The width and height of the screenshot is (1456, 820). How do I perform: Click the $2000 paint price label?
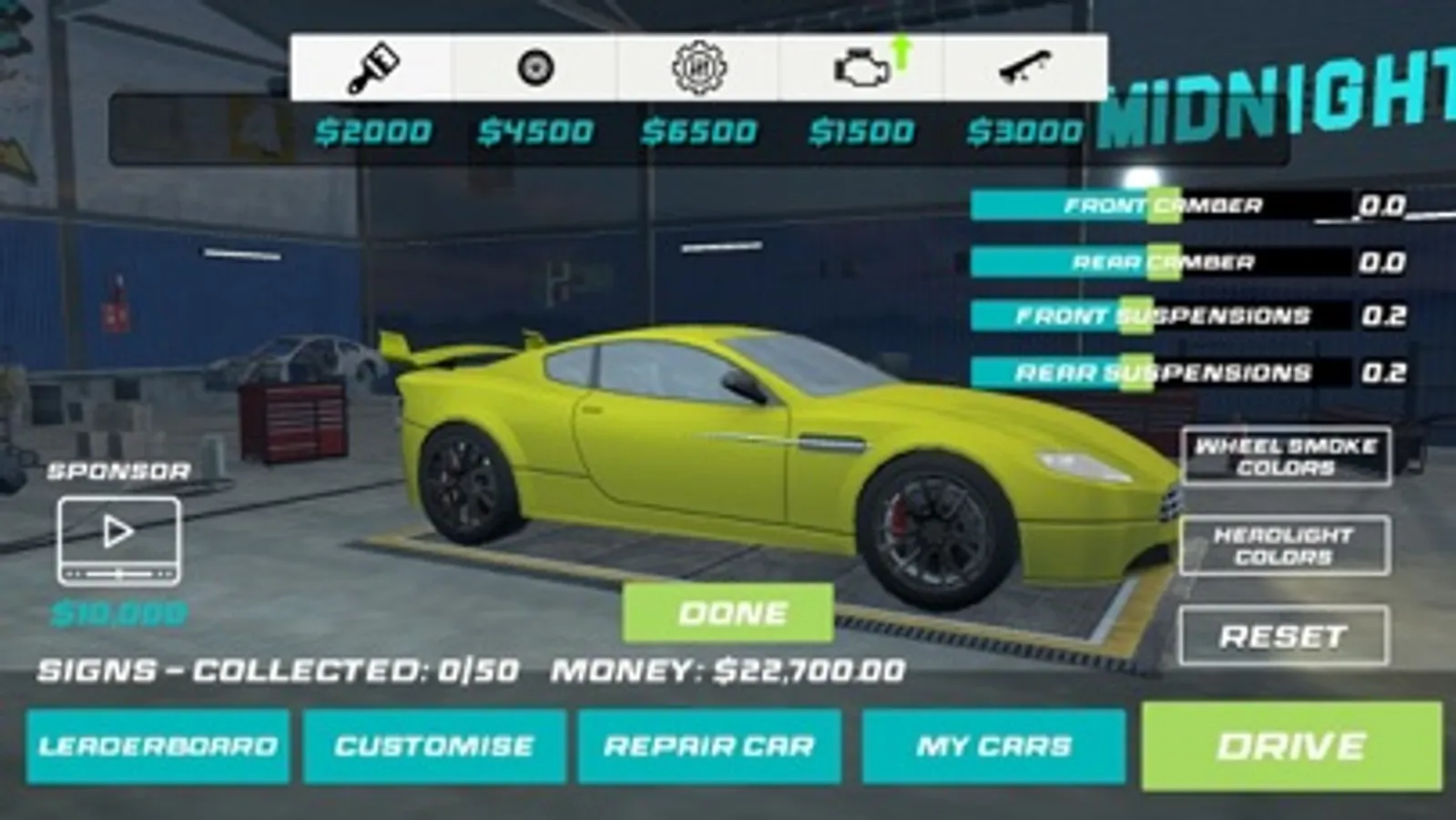pyautogui.click(x=374, y=130)
